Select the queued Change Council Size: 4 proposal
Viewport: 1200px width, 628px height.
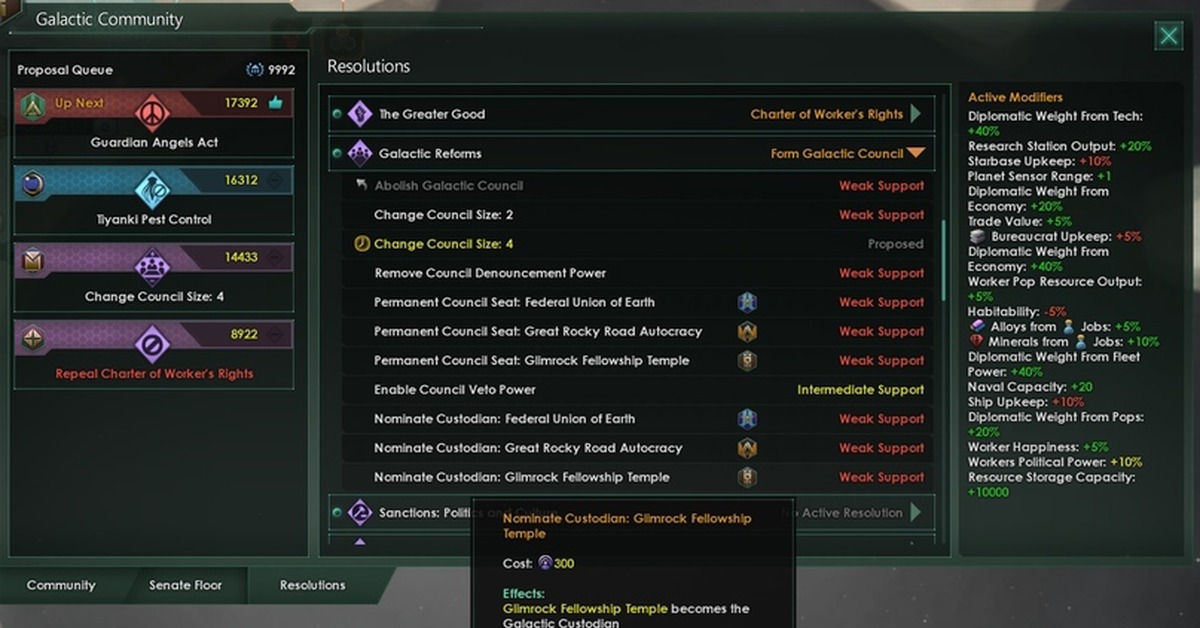154,276
